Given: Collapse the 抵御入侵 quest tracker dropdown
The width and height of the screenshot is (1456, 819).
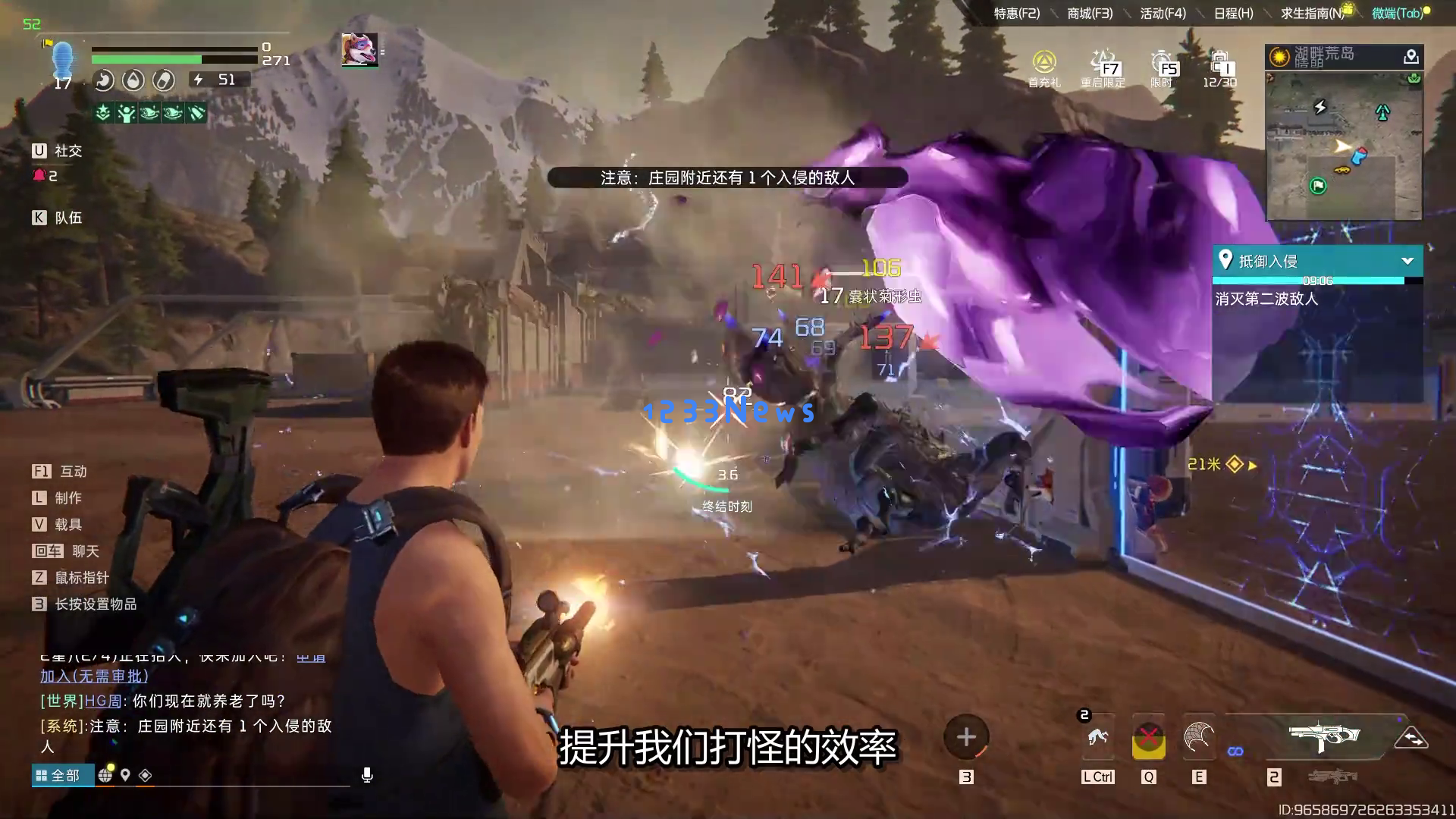Looking at the screenshot, I should point(1407,261).
